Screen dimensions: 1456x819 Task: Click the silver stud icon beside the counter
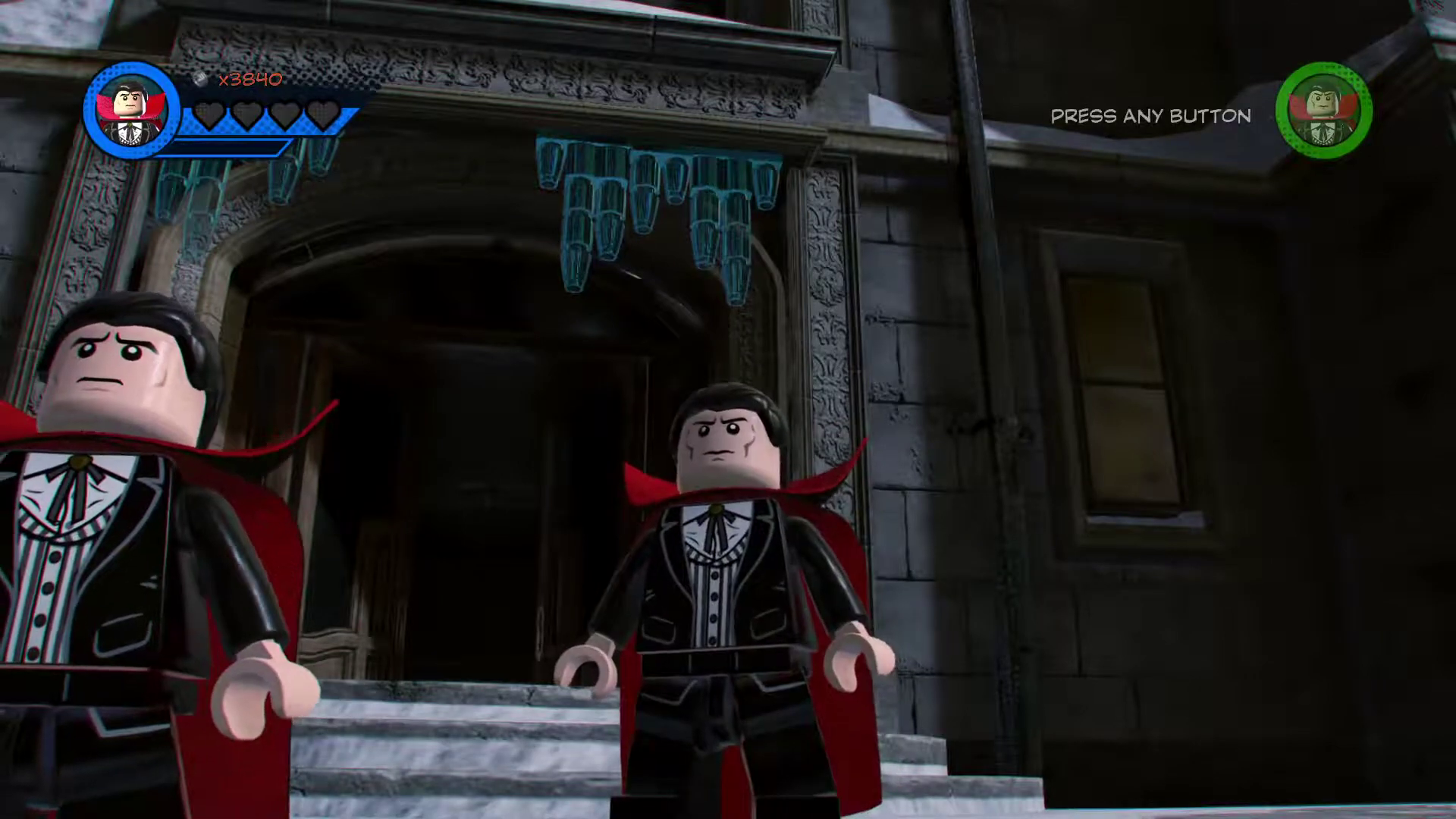[199, 78]
